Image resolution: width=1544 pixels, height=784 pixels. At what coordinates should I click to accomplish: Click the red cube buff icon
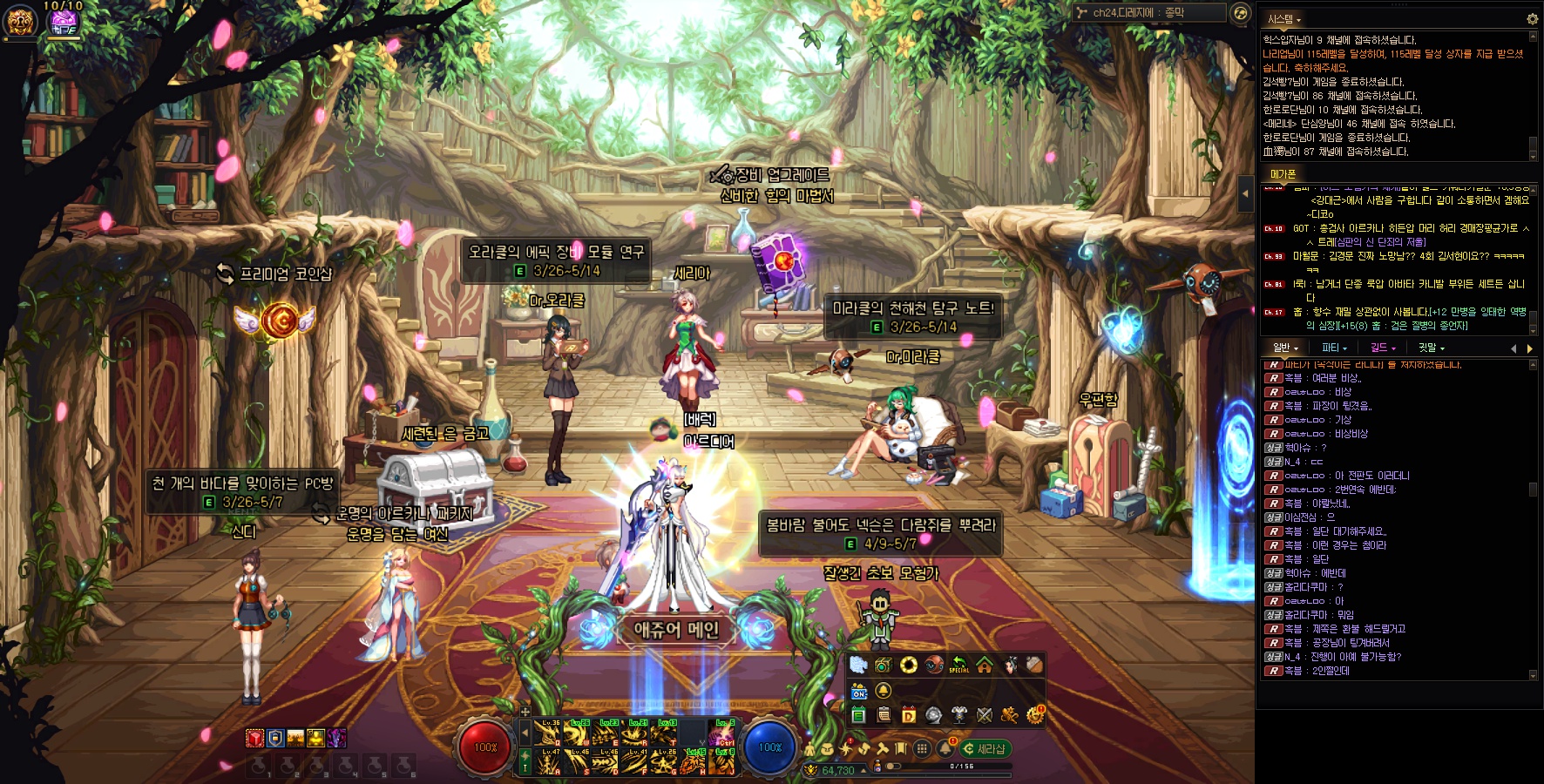[x=254, y=739]
